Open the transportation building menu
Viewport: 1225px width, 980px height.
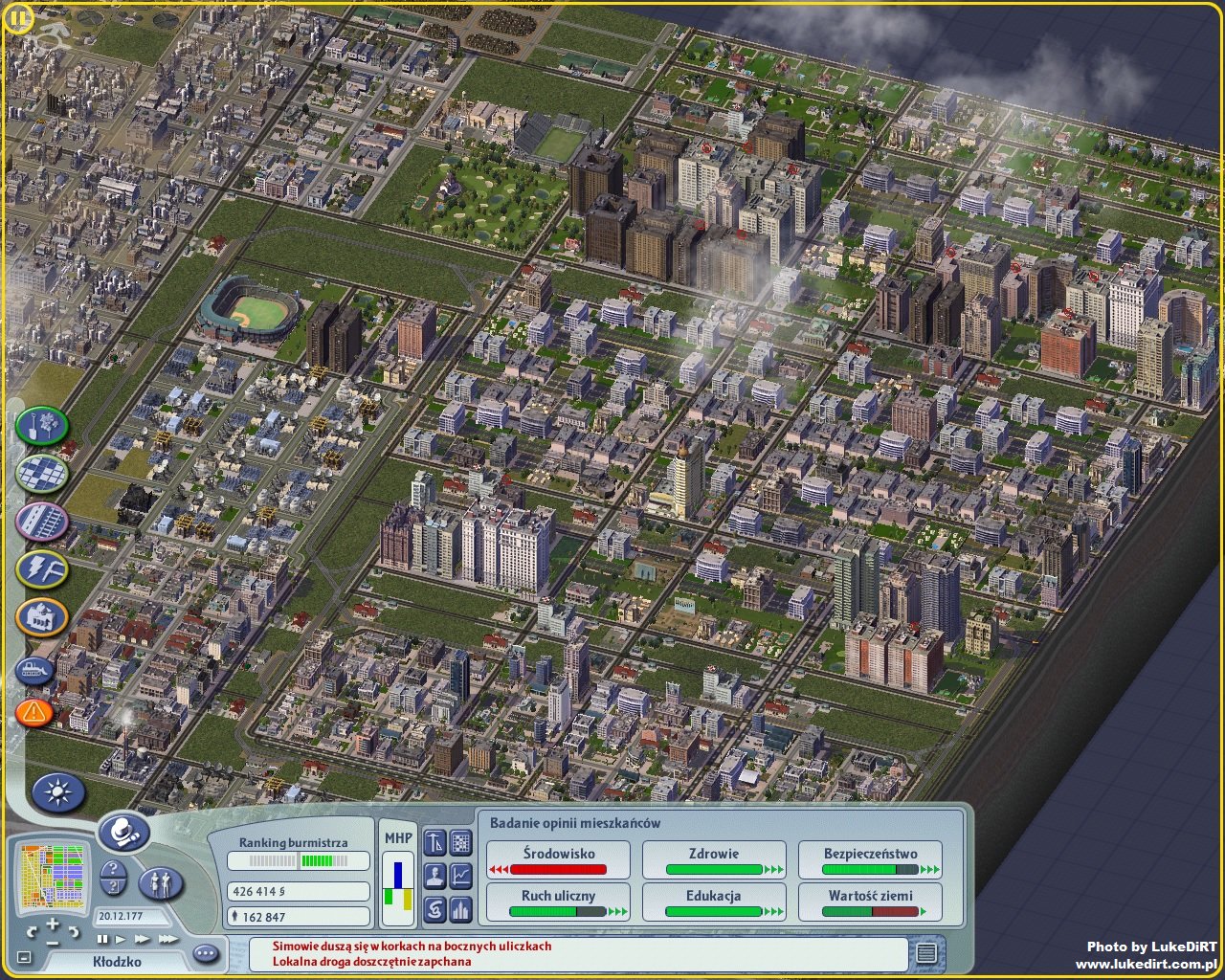pos(41,522)
